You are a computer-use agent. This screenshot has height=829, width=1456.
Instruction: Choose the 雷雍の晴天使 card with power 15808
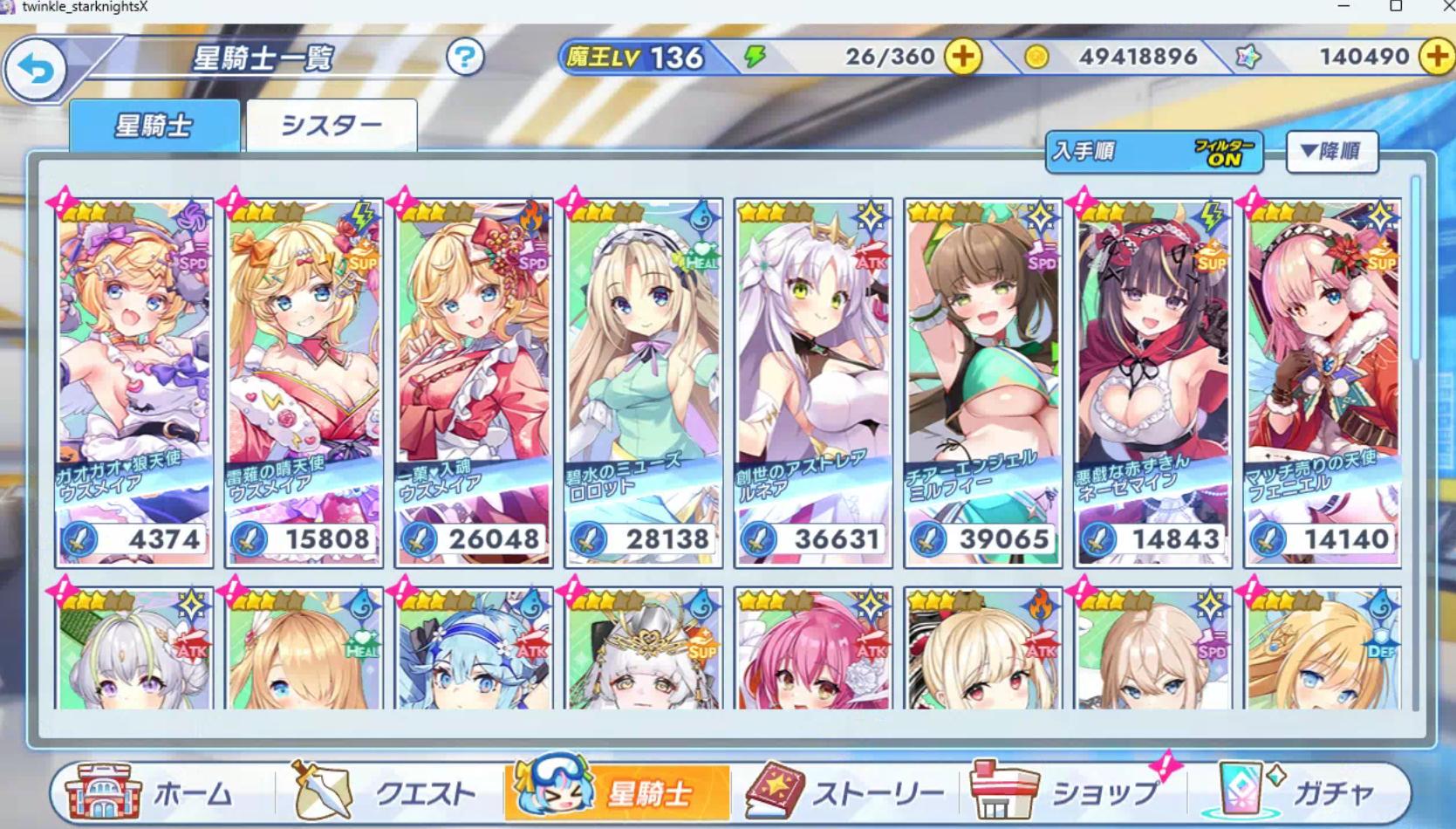pos(304,382)
